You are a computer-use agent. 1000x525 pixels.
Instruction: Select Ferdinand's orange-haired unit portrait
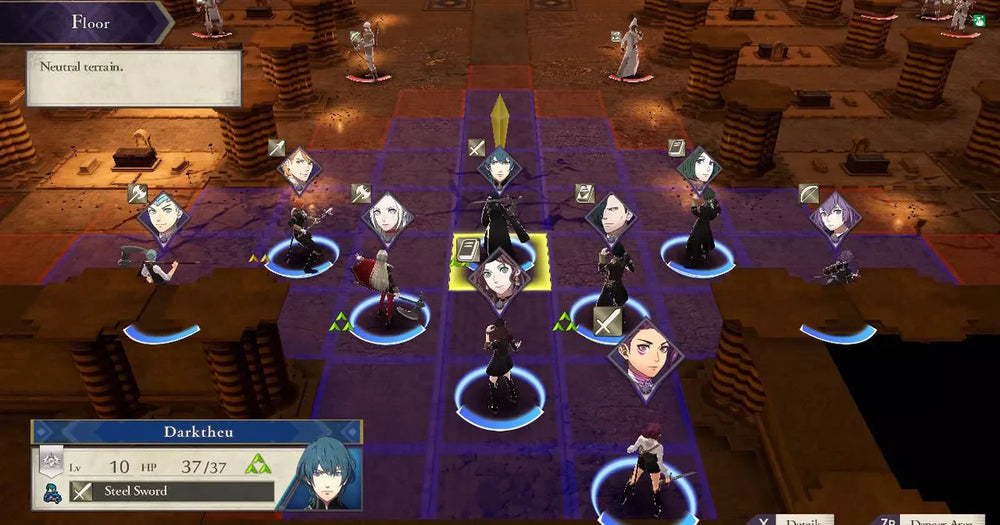300,170
